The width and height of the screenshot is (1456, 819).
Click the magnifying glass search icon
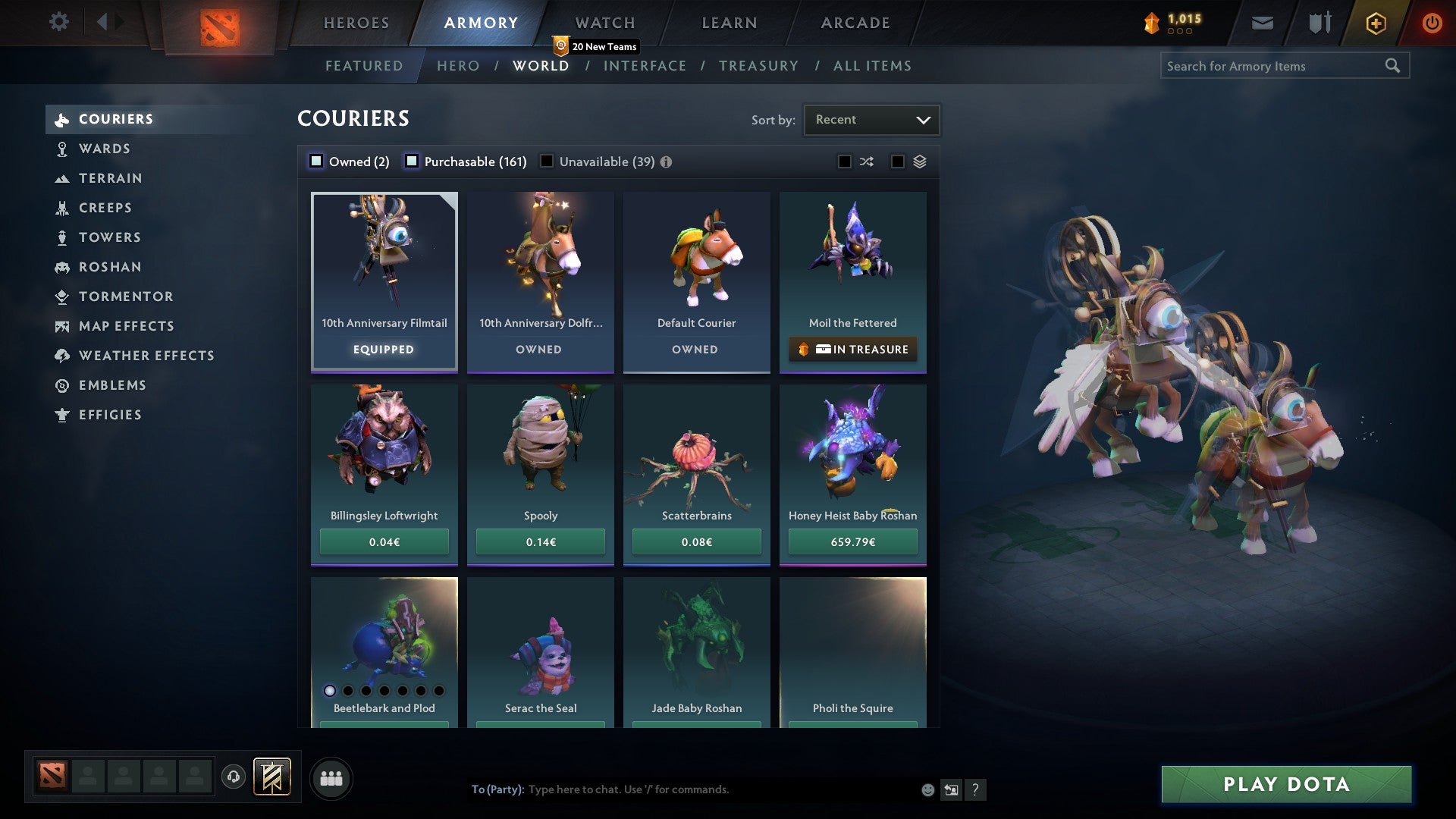click(x=1394, y=66)
